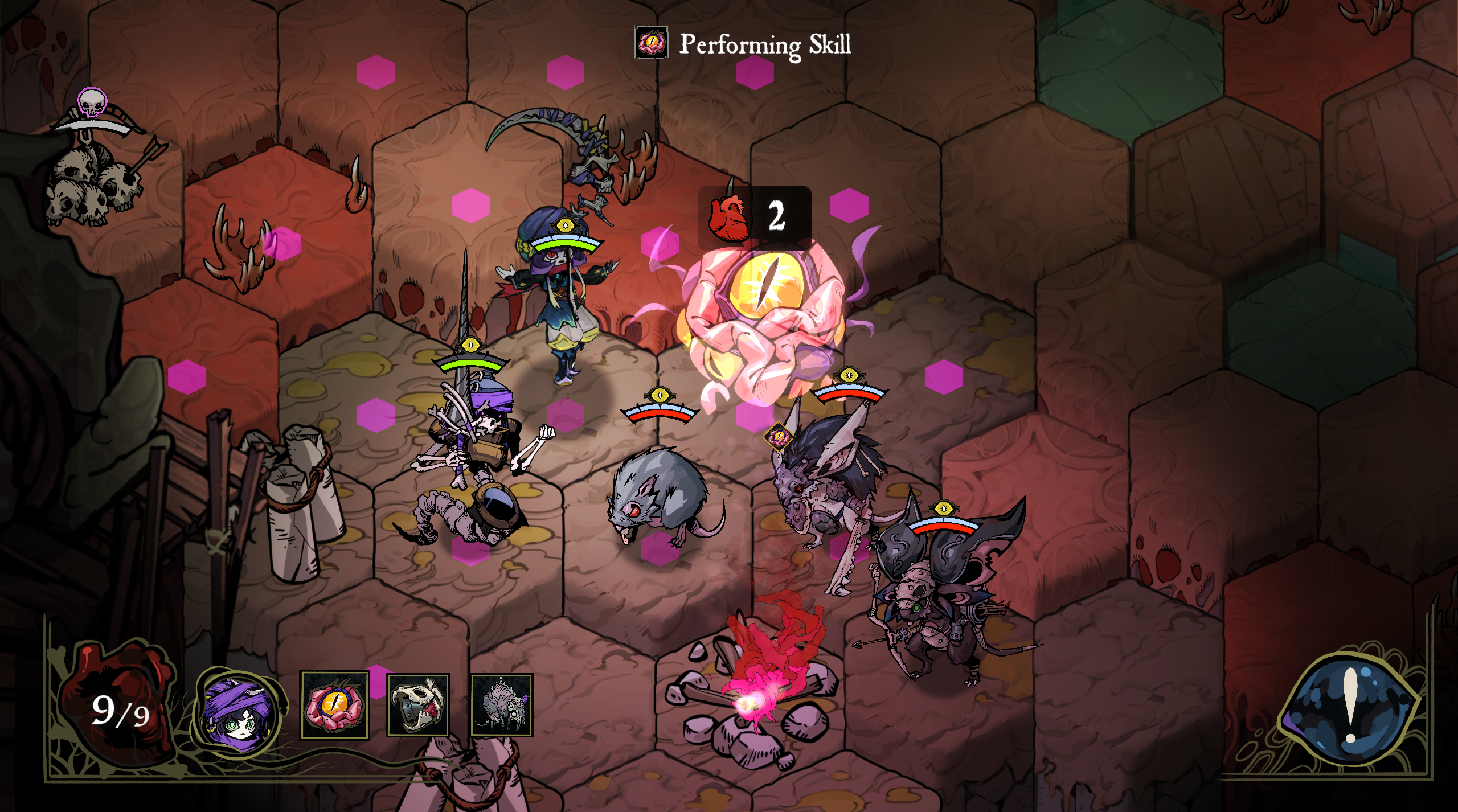This screenshot has width=1458, height=812.
Task: Select the fanged skull helmet skill
Action: 417,705
